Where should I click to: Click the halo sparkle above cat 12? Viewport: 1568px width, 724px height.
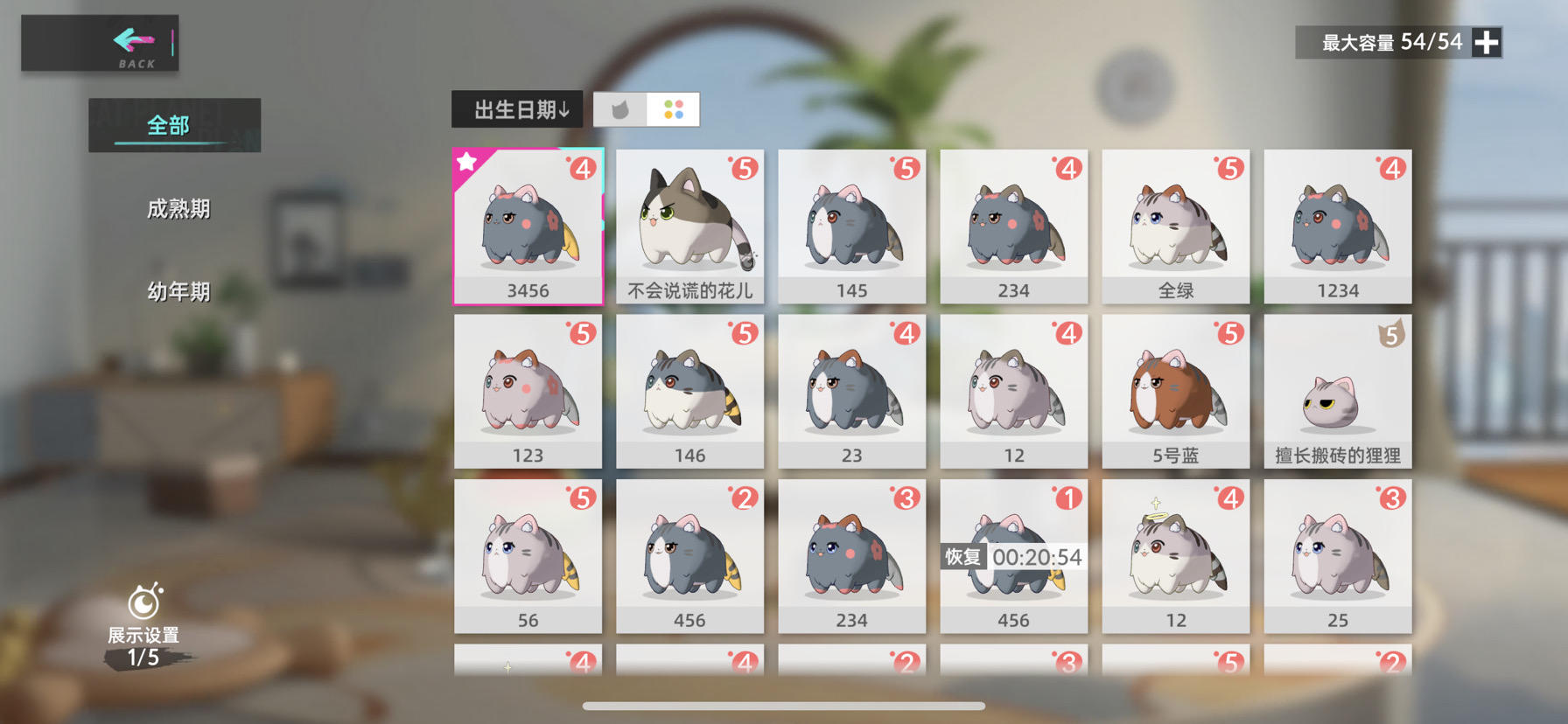(x=1156, y=501)
